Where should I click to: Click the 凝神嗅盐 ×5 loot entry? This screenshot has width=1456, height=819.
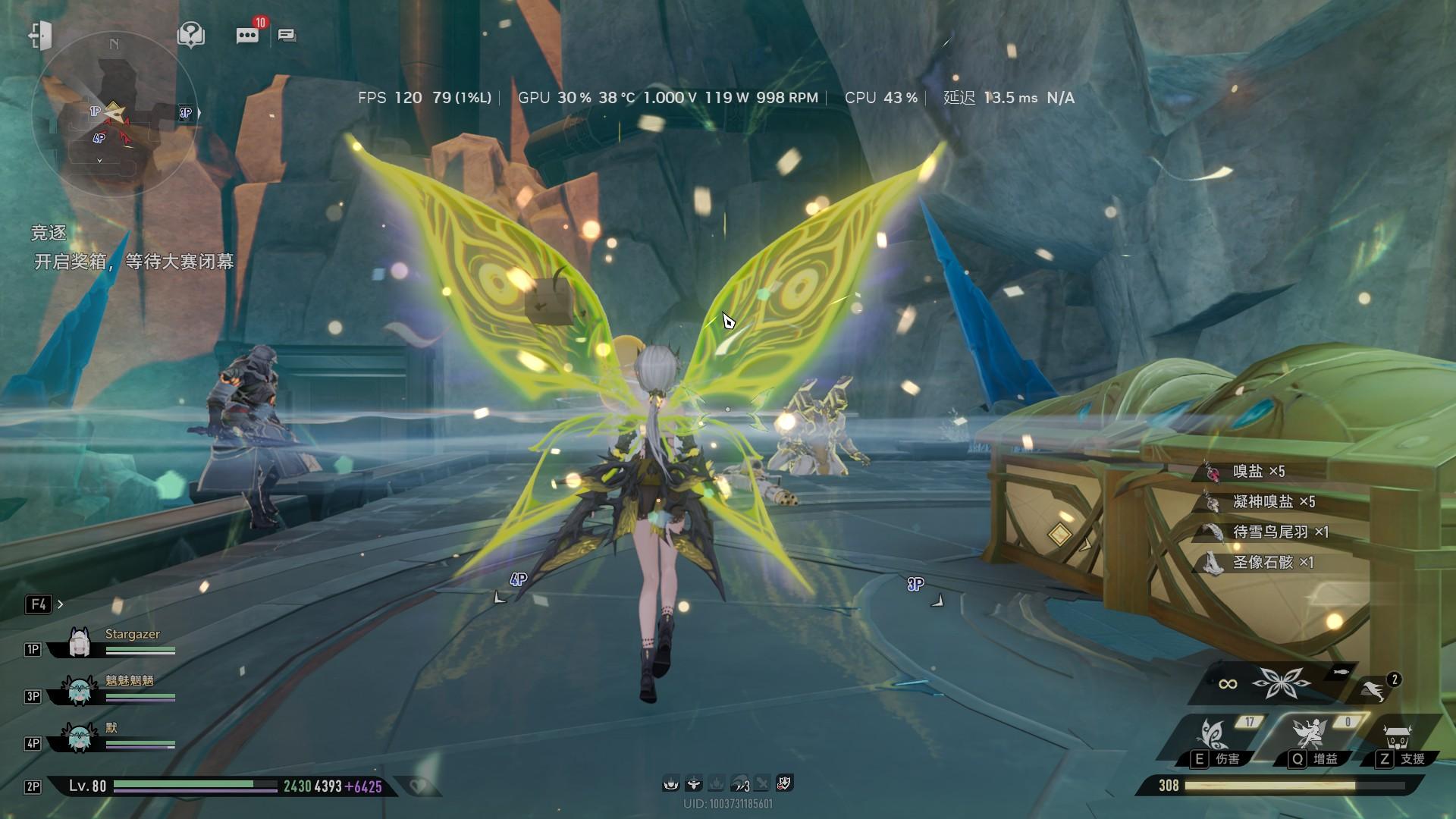1274,502
